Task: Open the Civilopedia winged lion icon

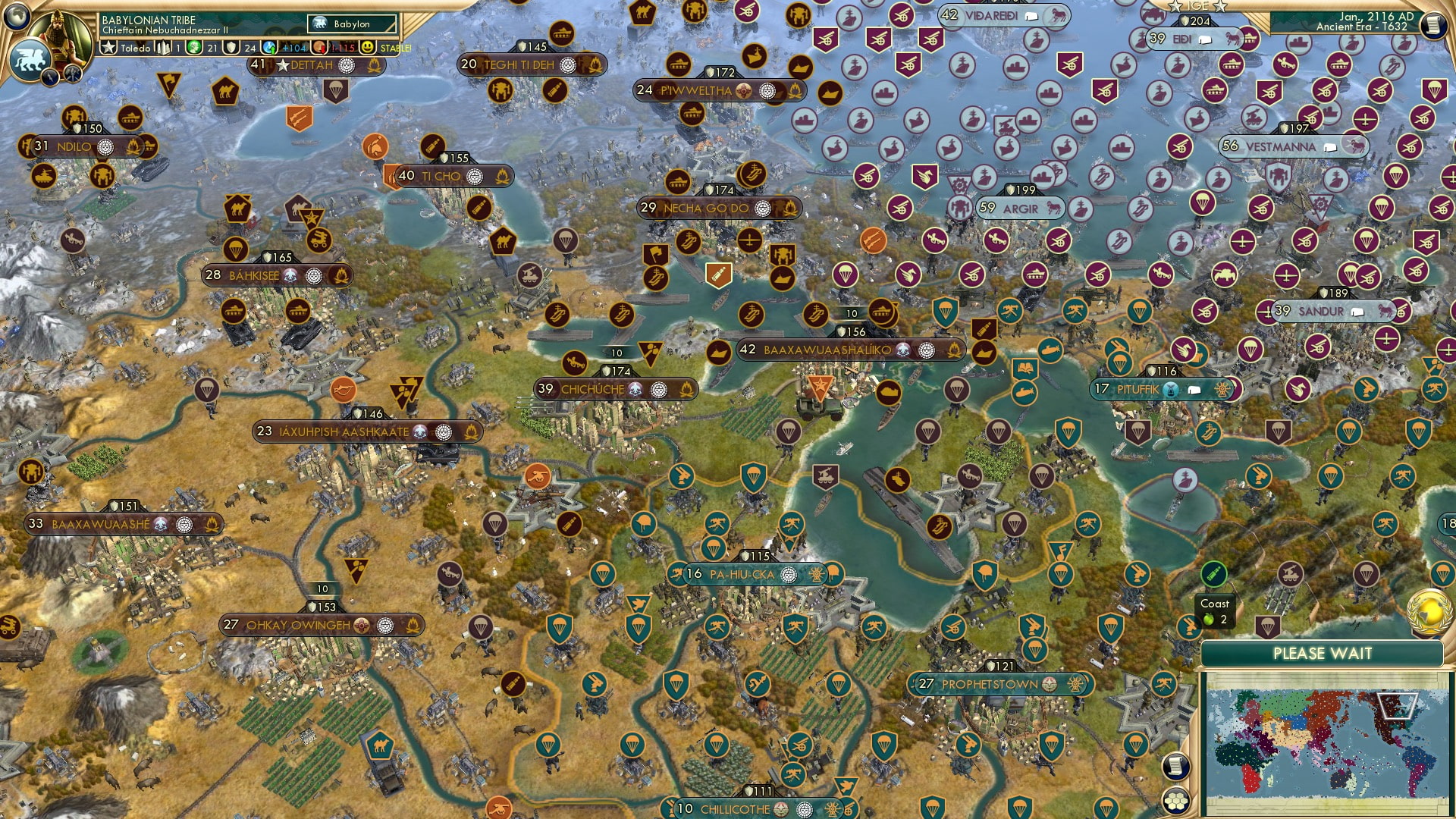Action: coord(29,58)
